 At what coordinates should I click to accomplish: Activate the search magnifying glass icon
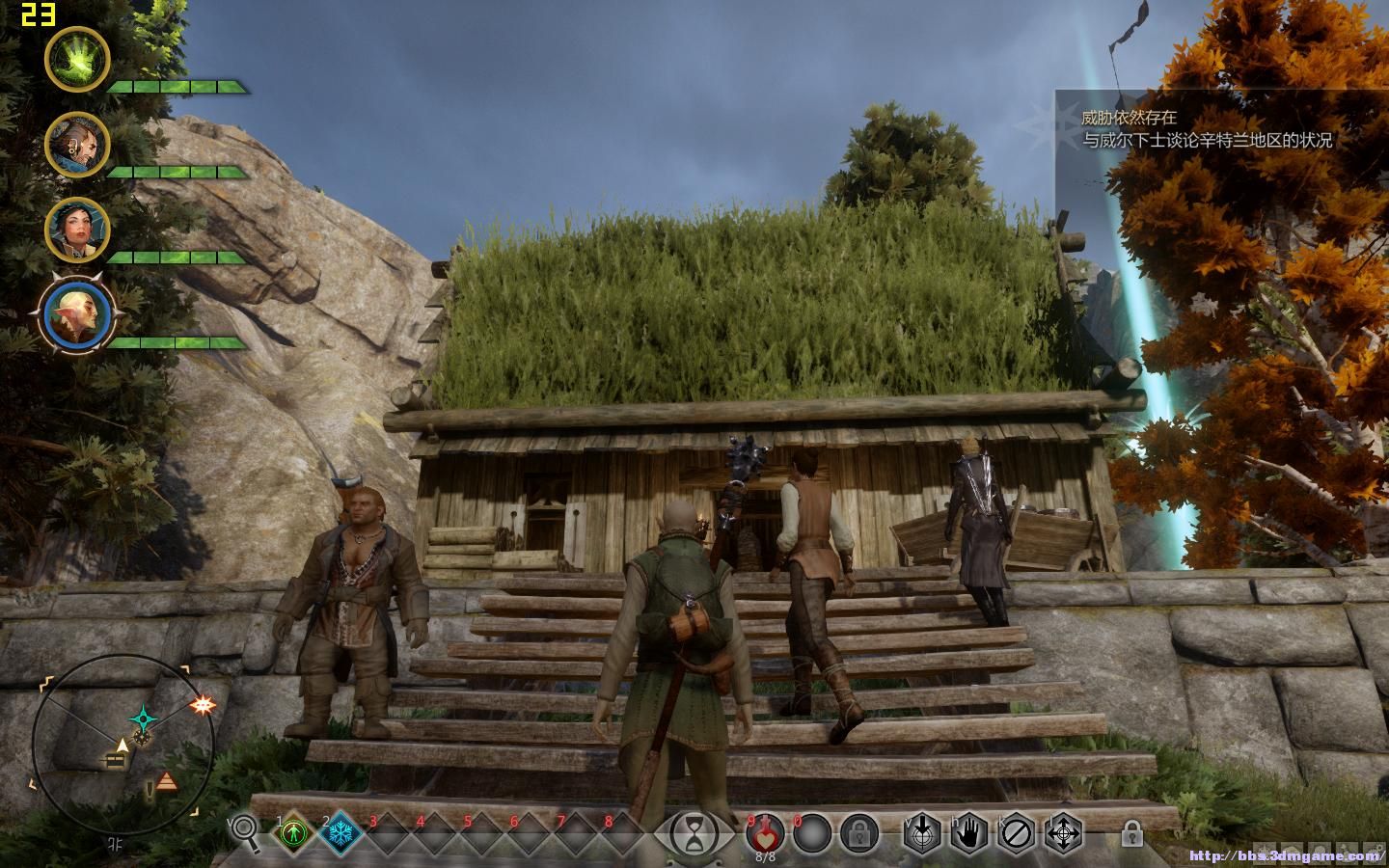(245, 831)
